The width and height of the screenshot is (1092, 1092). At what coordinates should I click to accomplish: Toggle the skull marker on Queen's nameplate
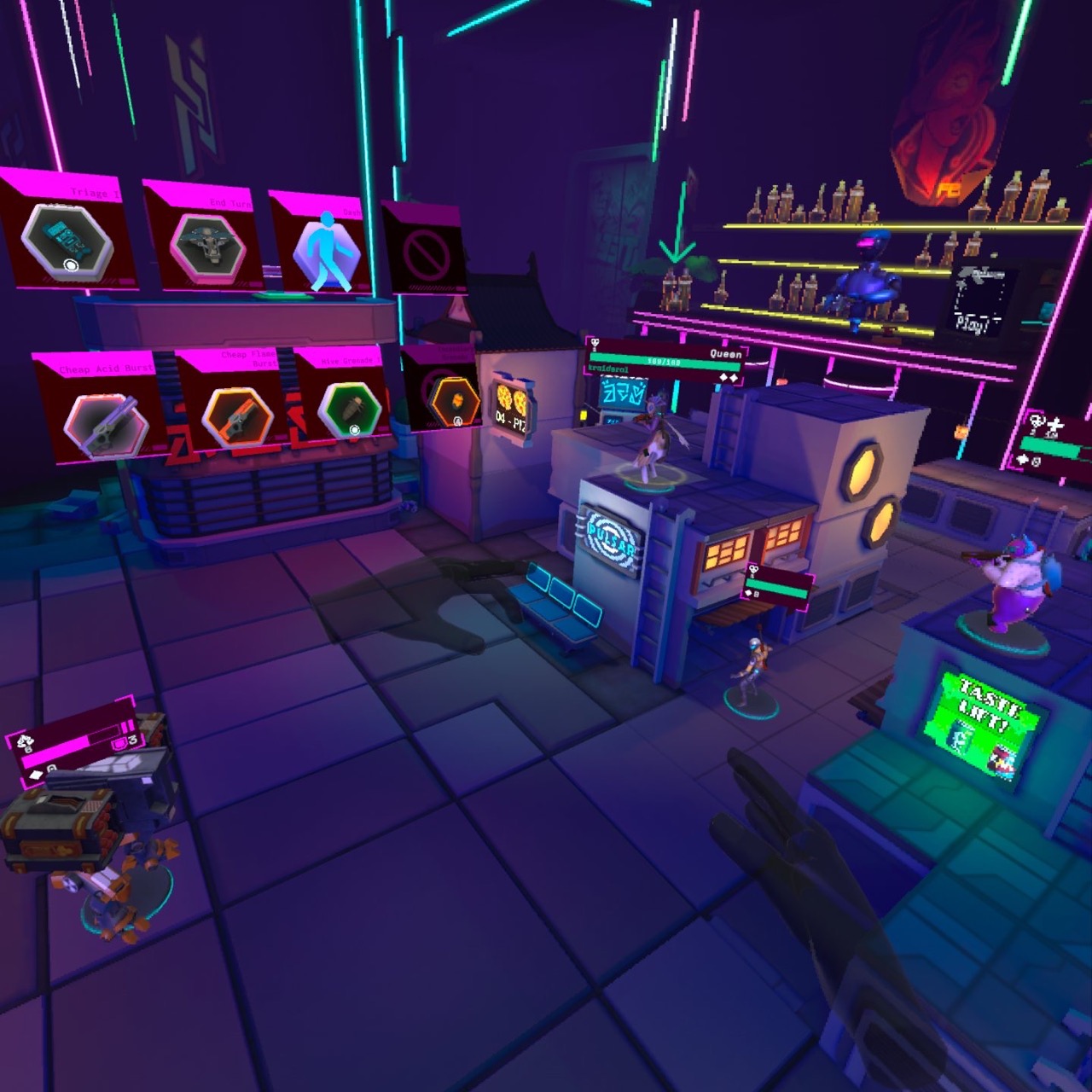coord(595,342)
